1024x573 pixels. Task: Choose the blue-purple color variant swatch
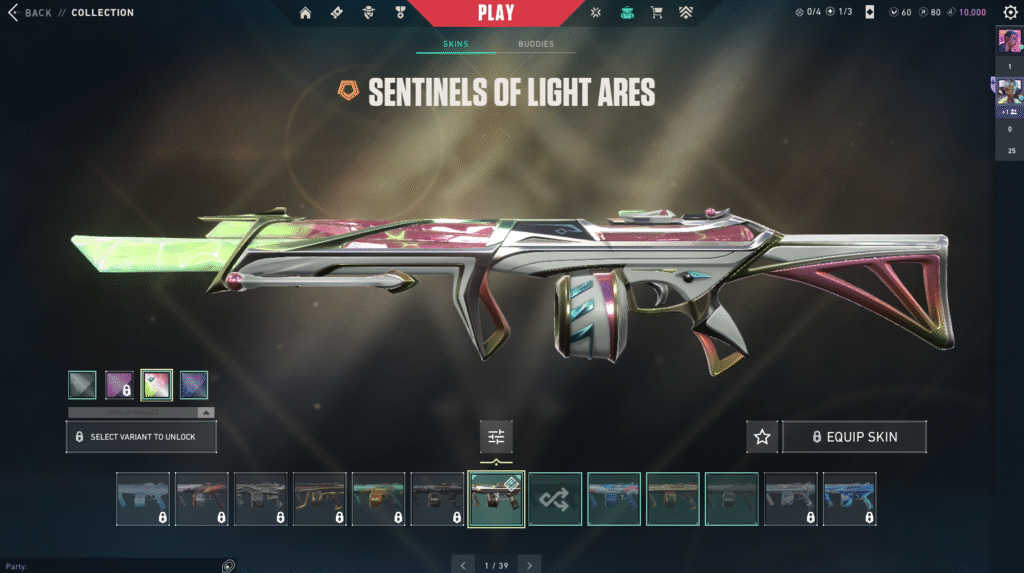coord(194,385)
